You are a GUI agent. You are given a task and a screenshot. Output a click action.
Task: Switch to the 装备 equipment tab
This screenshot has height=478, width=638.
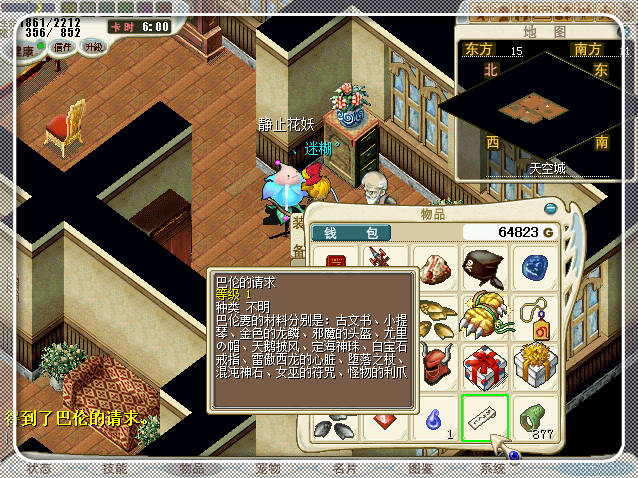click(297, 240)
